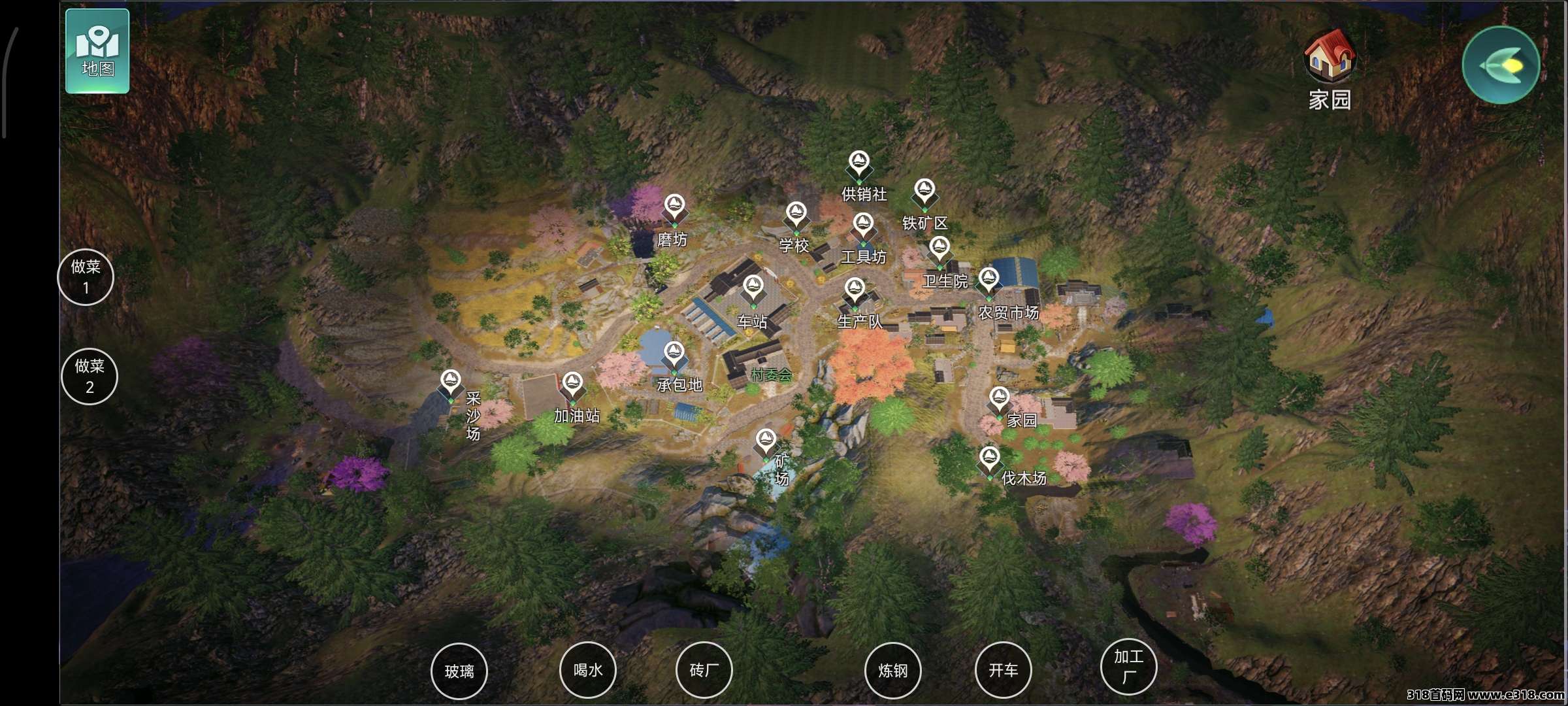Select the 学校 map marker
1568x706 pixels.
[795, 215]
